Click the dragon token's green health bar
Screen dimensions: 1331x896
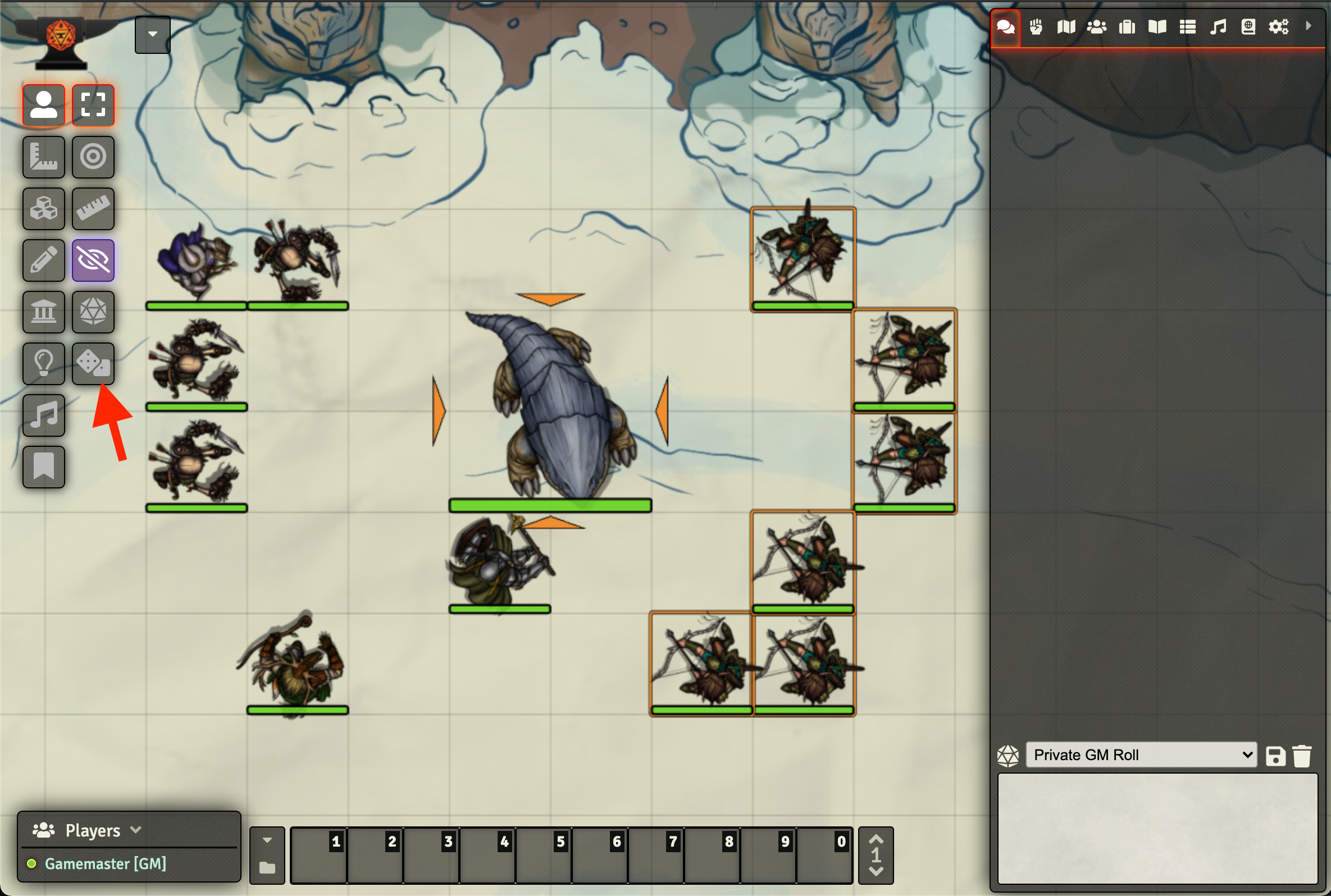pos(550,506)
